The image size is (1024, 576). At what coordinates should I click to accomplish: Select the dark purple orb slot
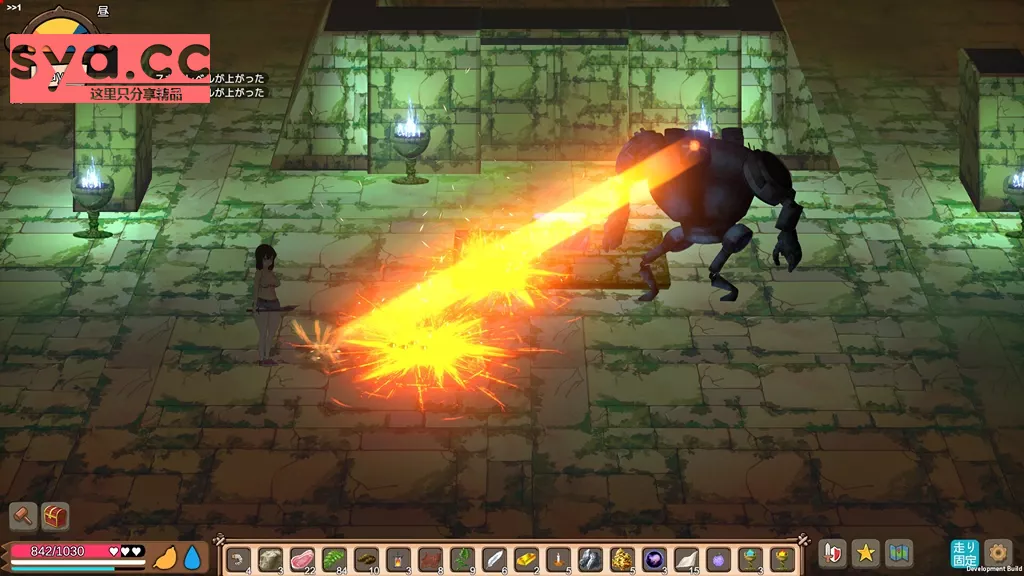(x=655, y=559)
